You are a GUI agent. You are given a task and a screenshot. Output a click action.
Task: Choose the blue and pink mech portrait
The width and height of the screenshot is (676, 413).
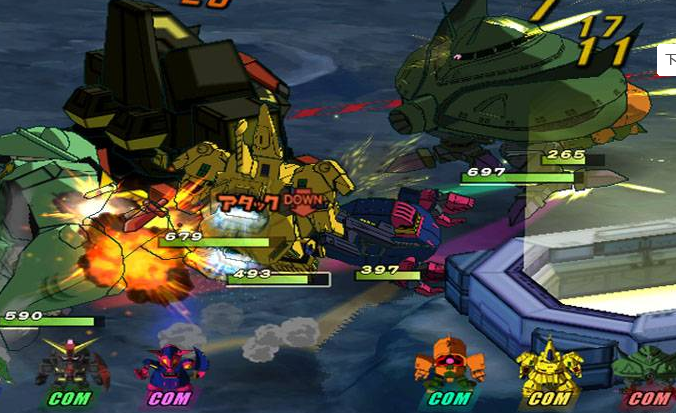coord(171,366)
